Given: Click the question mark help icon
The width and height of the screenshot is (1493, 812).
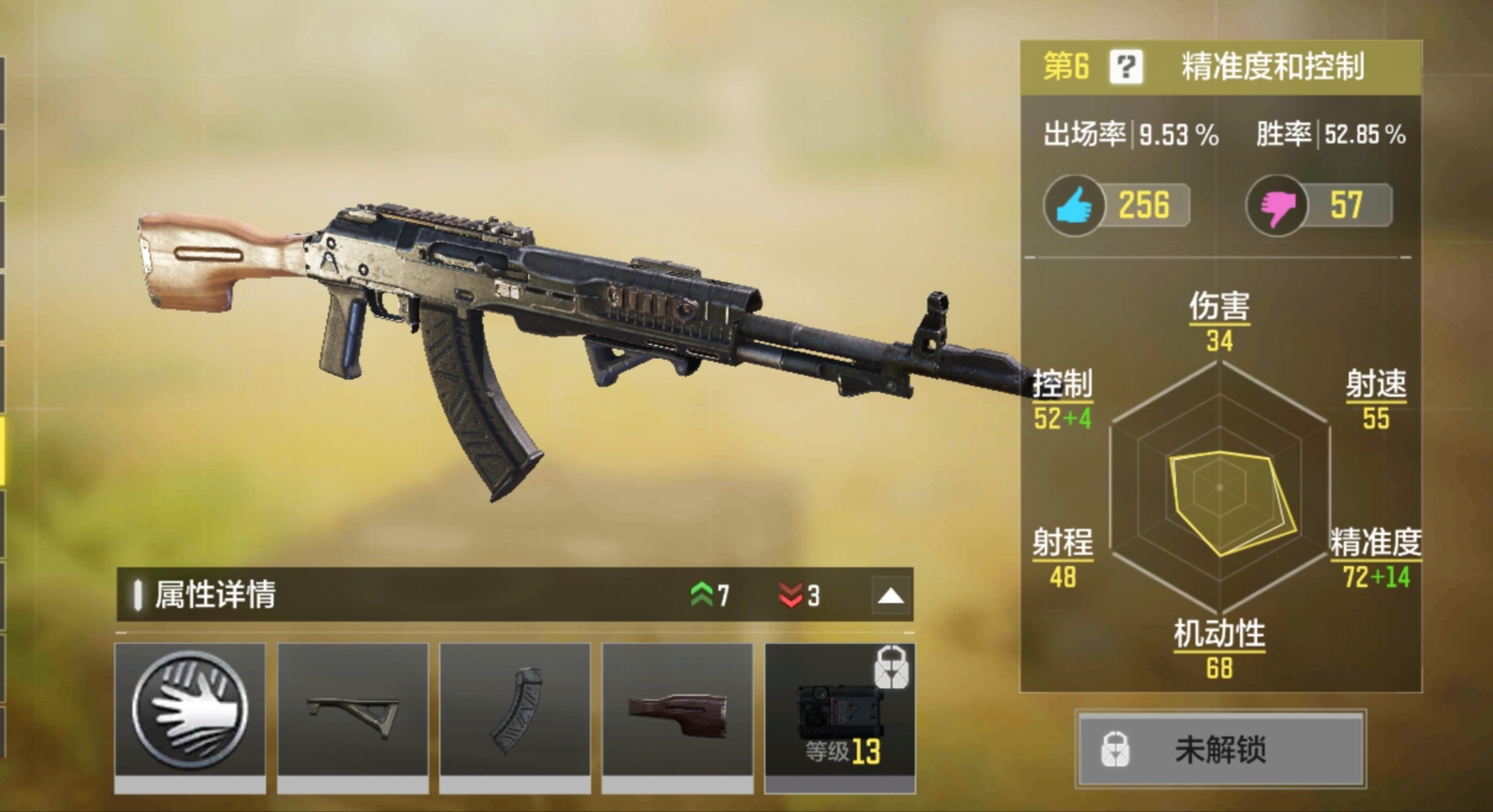Looking at the screenshot, I should click(1126, 67).
